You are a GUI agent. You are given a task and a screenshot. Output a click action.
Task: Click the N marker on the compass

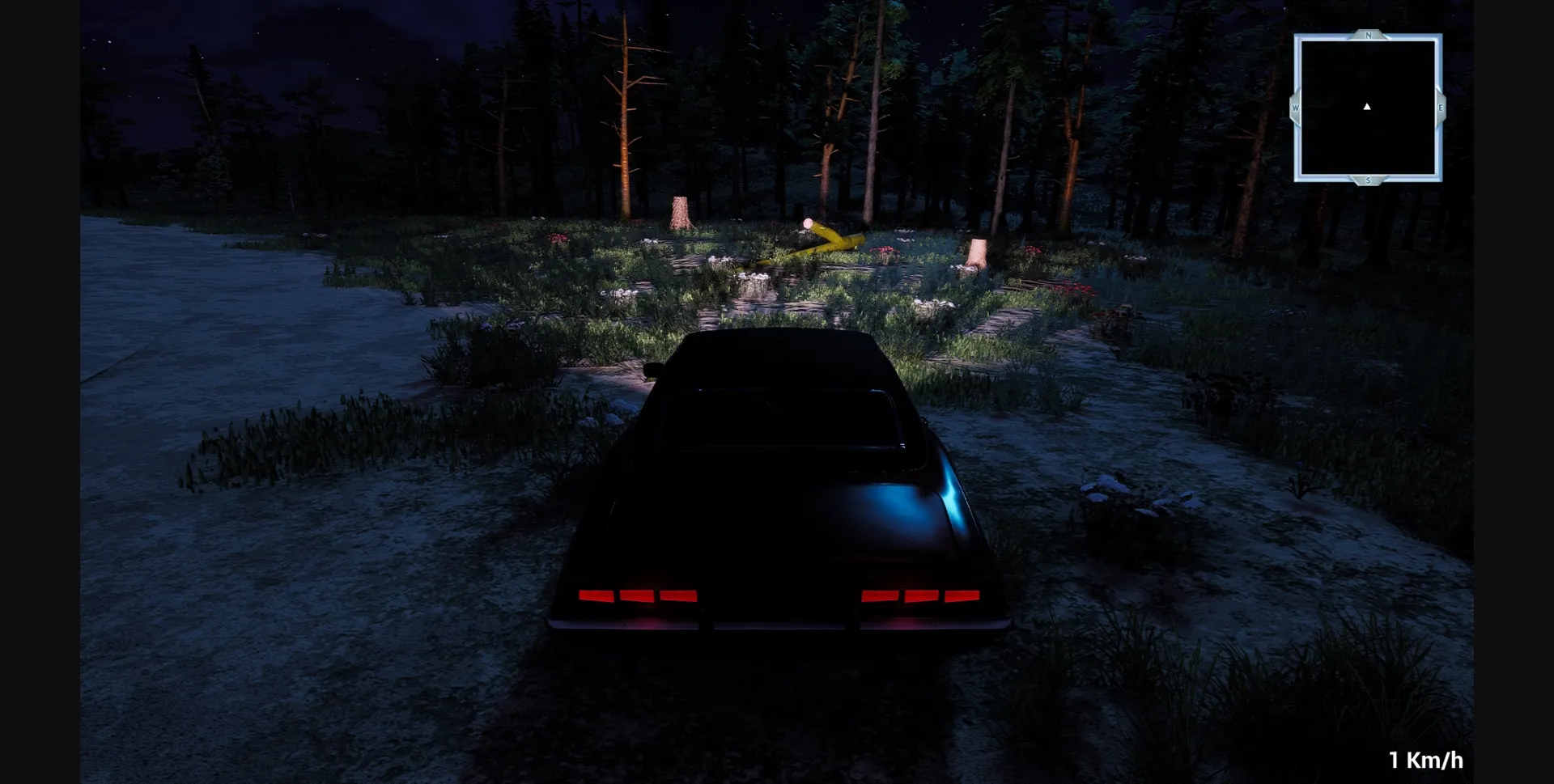pos(1367,36)
